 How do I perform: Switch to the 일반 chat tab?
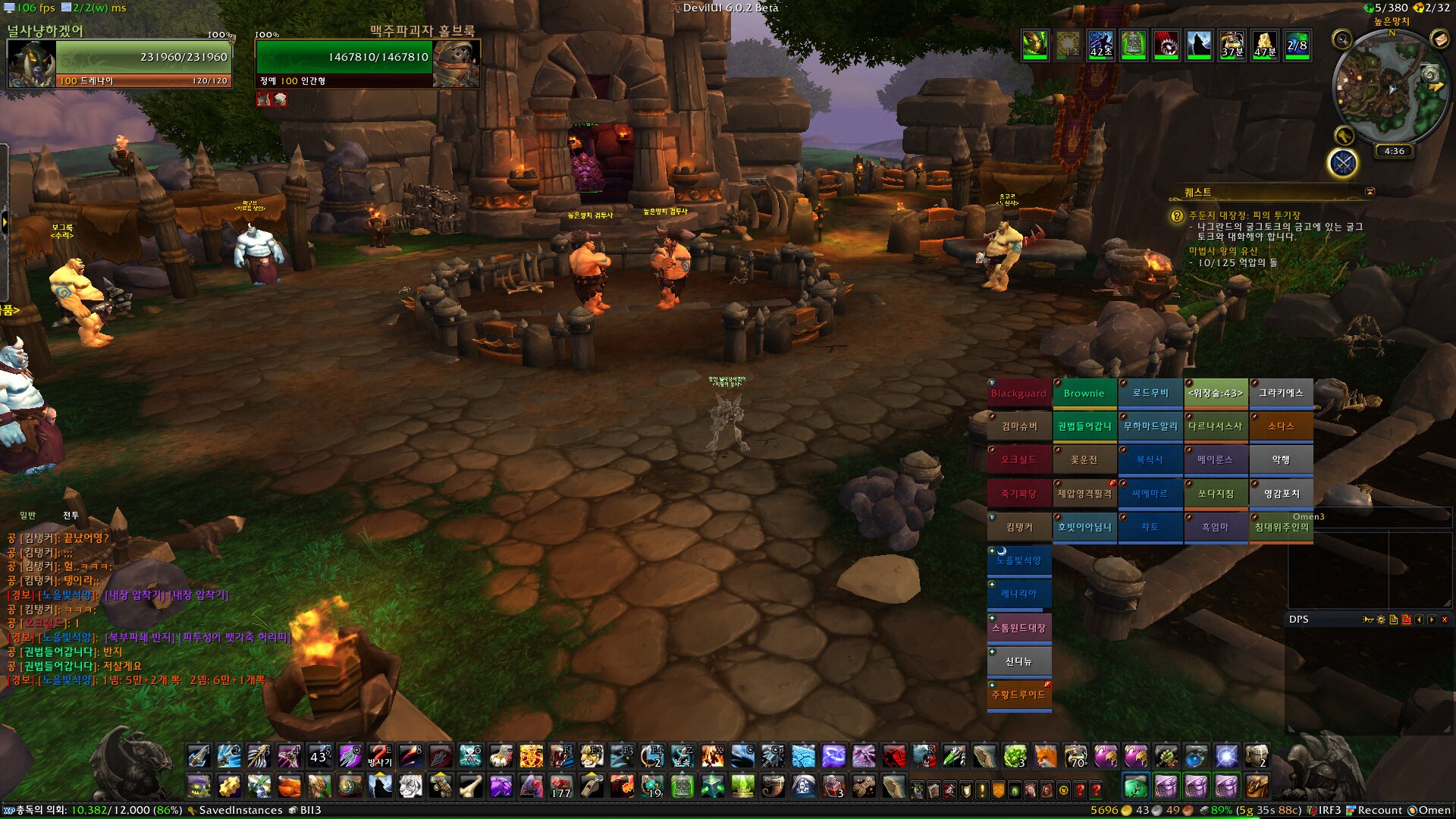tap(28, 516)
